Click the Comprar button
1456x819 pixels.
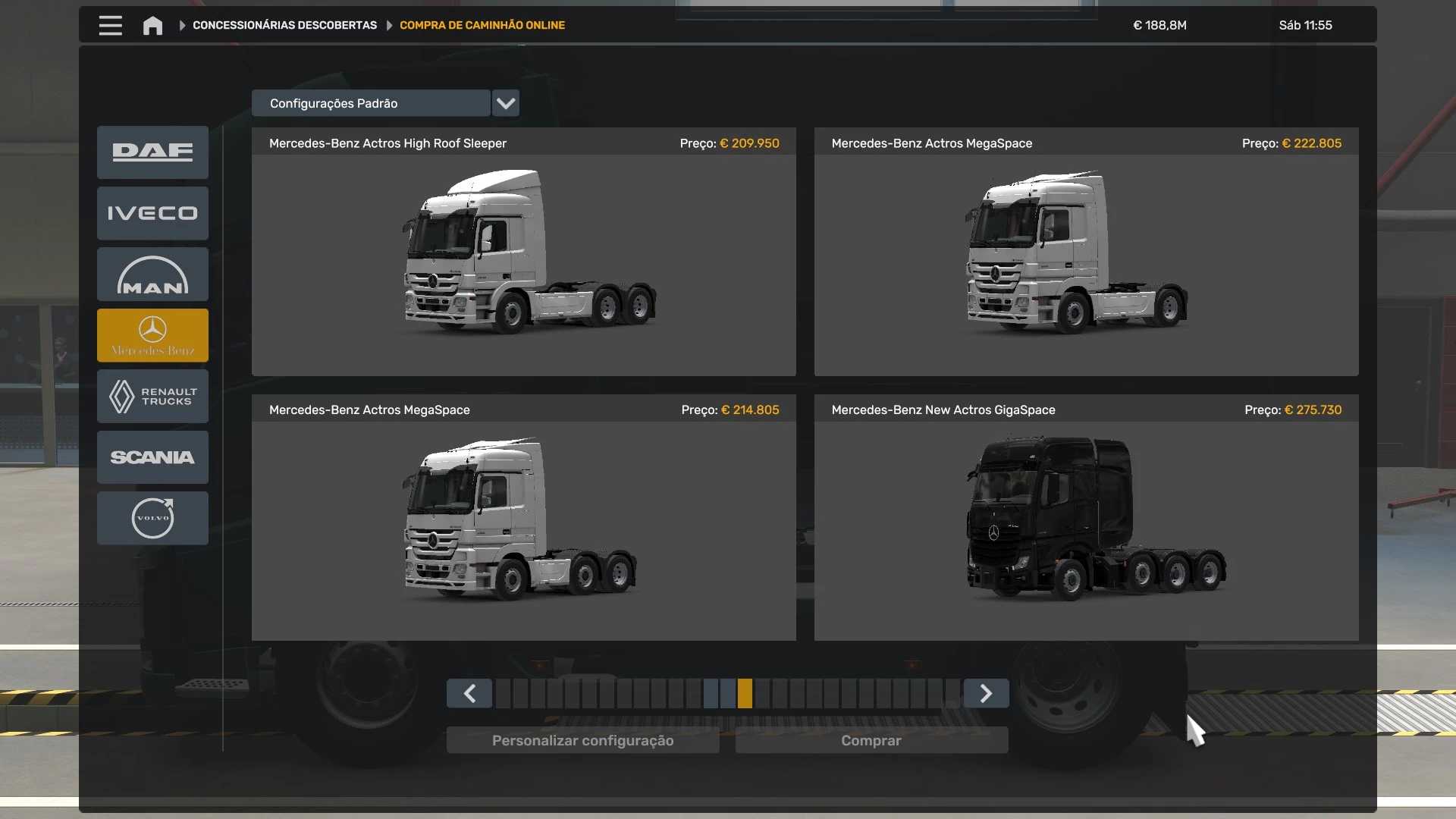871,740
